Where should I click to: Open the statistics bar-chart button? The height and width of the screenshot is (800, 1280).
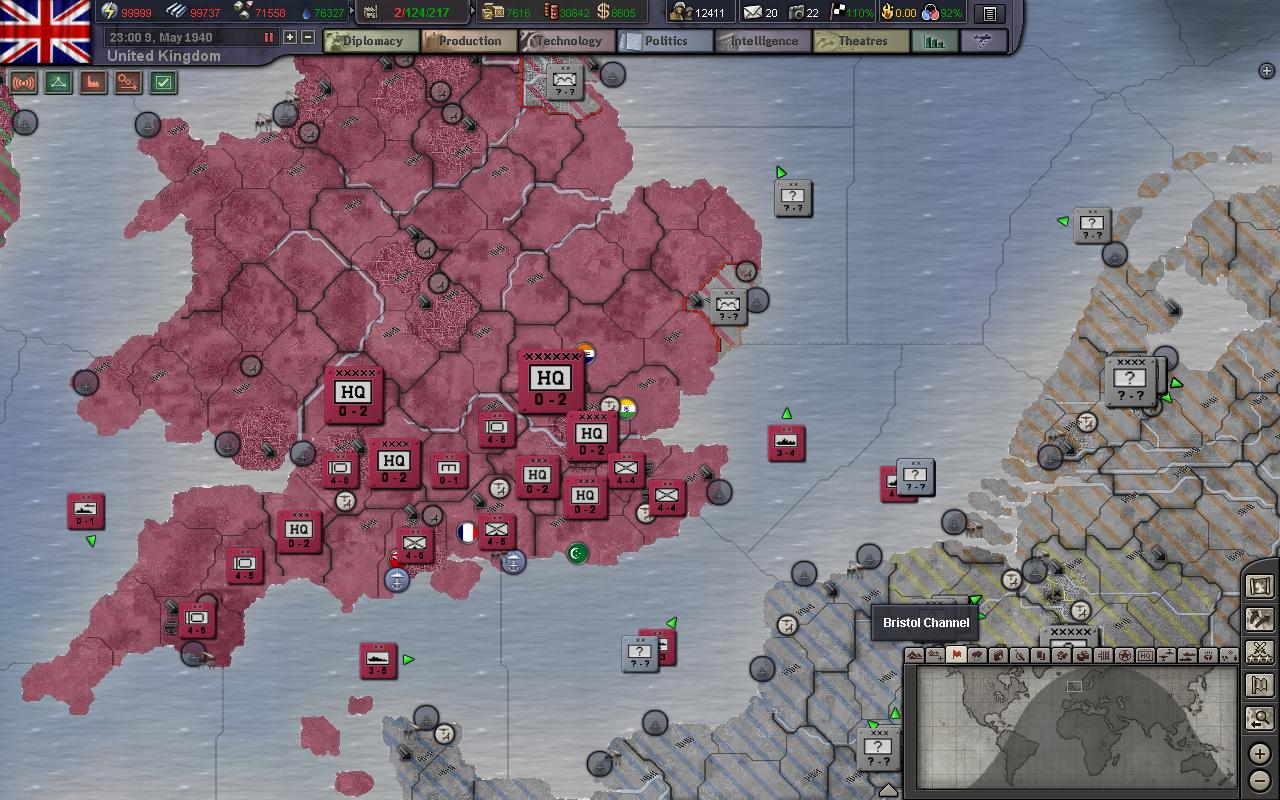click(934, 41)
